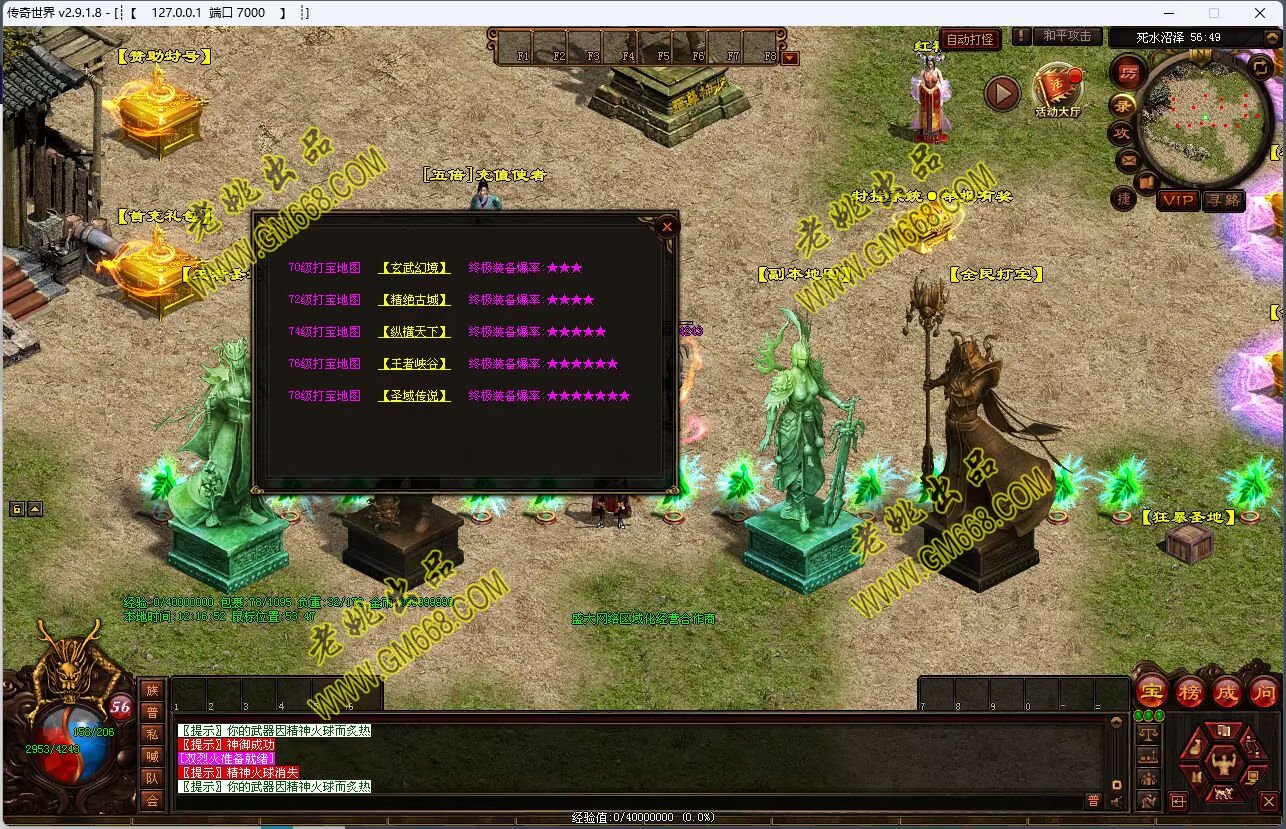Screen dimensions: 1286x829
Task: Switch to the 私 private chat channel
Action: click(152, 734)
